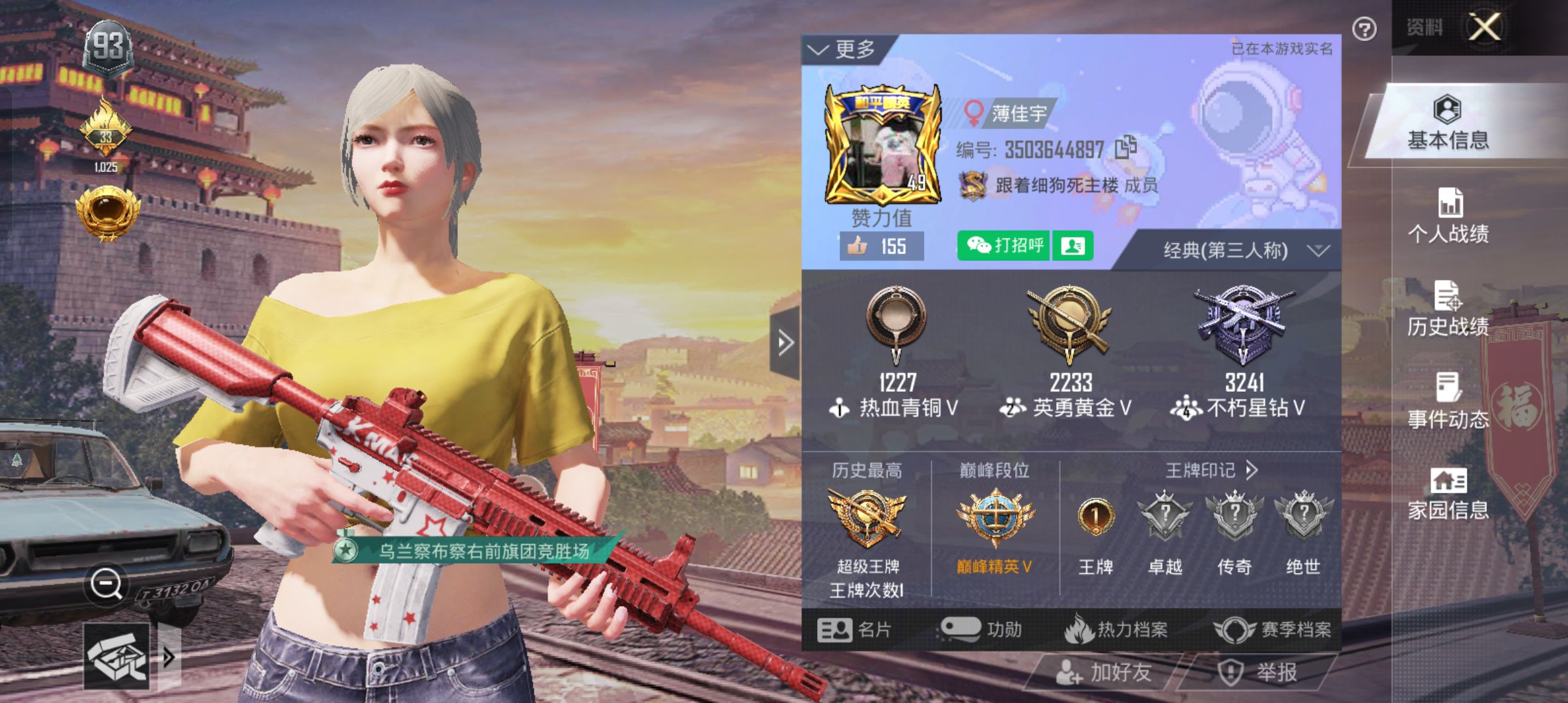1568x703 pixels.
Task: Click the green contact card icon beside 打招呼
Action: (1073, 246)
